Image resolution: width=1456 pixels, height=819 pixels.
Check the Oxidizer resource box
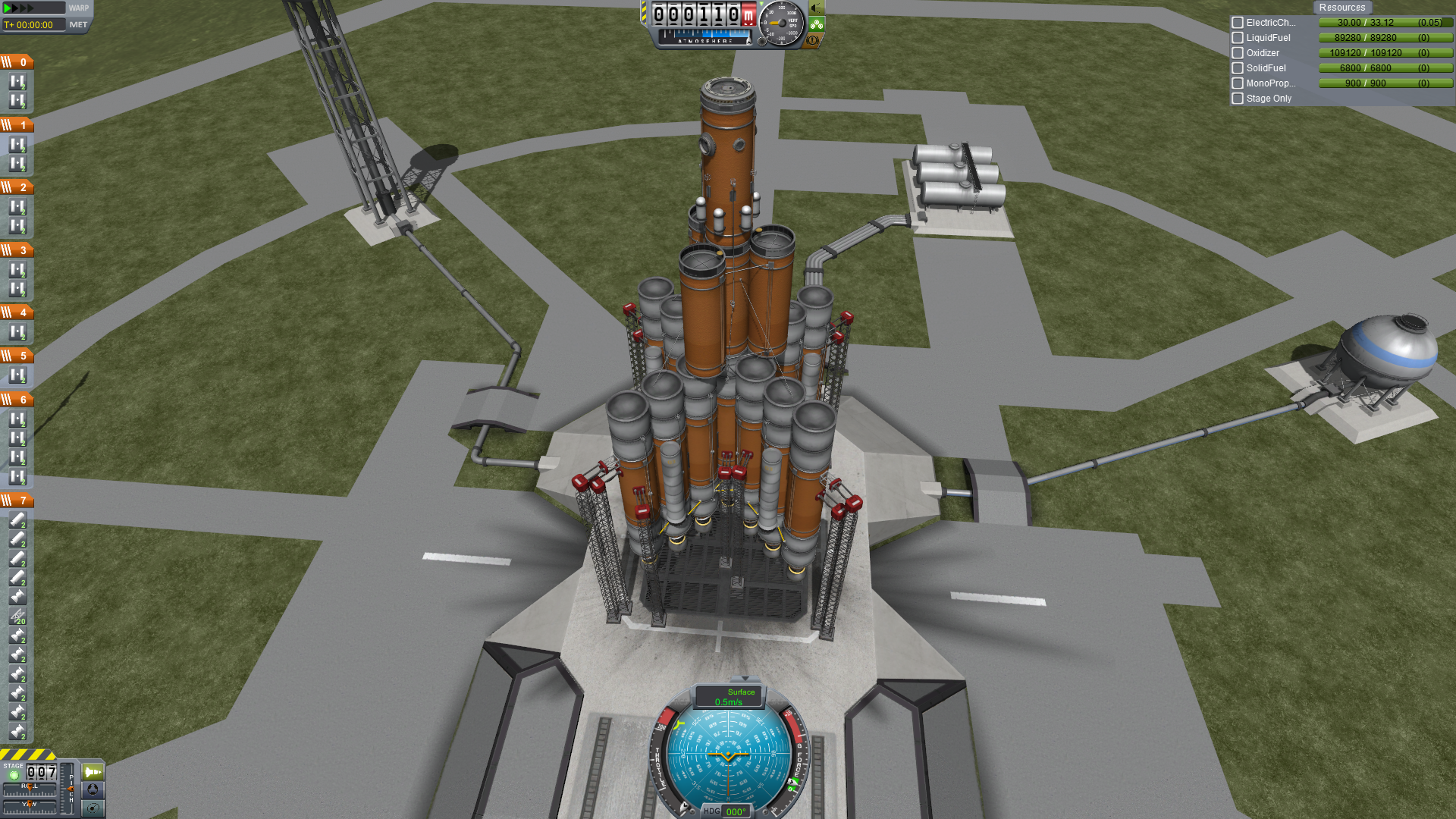pos(1238,53)
